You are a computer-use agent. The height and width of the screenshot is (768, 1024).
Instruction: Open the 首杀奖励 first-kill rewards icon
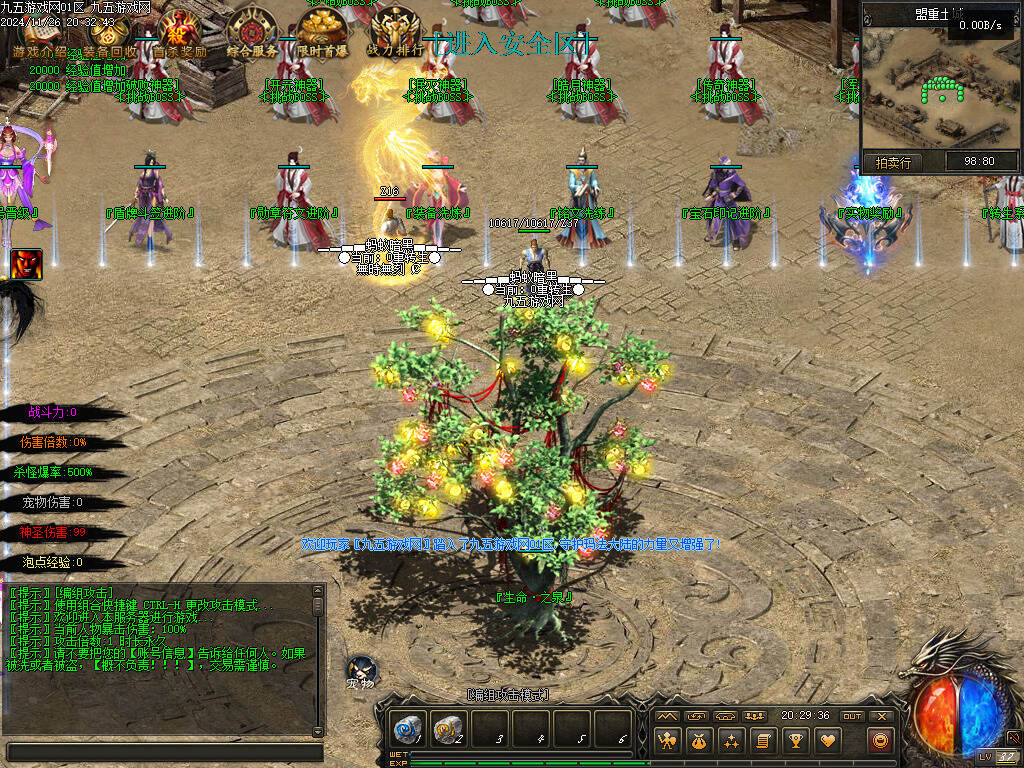pyautogui.click(x=180, y=33)
